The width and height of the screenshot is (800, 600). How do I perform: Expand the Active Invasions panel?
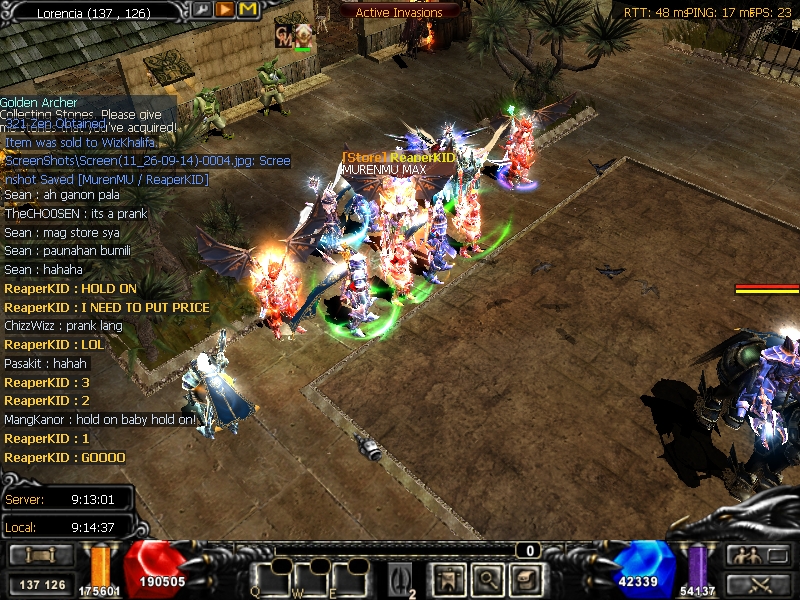[399, 13]
